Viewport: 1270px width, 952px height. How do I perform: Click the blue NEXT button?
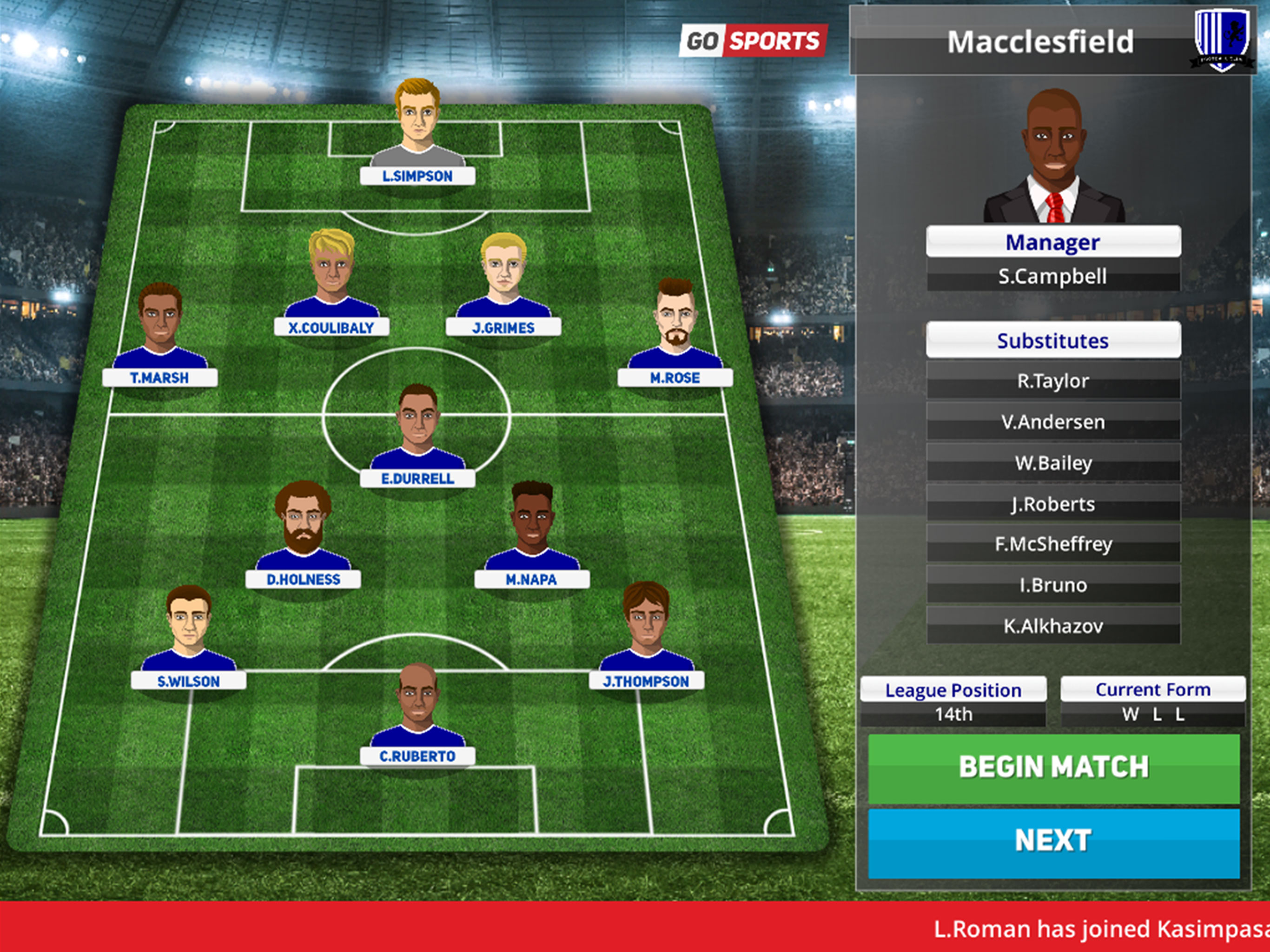point(1053,842)
